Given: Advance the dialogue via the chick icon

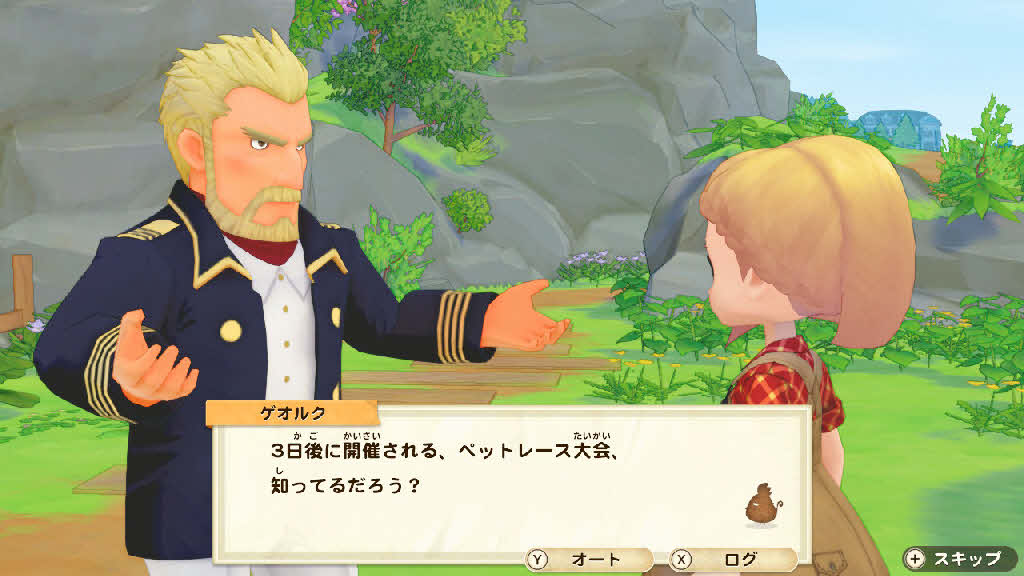Looking at the screenshot, I should [x=761, y=503].
